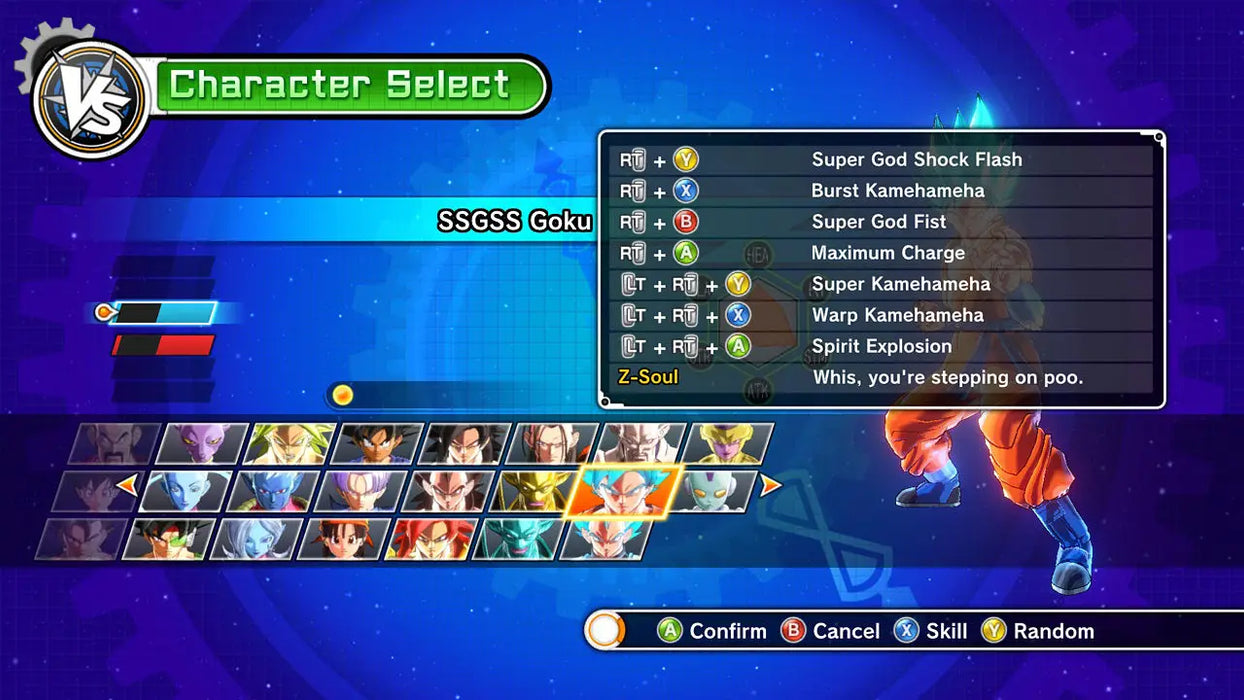
Task: Select the highlighted SSGSS Goku portrait
Action: pyautogui.click(x=623, y=491)
